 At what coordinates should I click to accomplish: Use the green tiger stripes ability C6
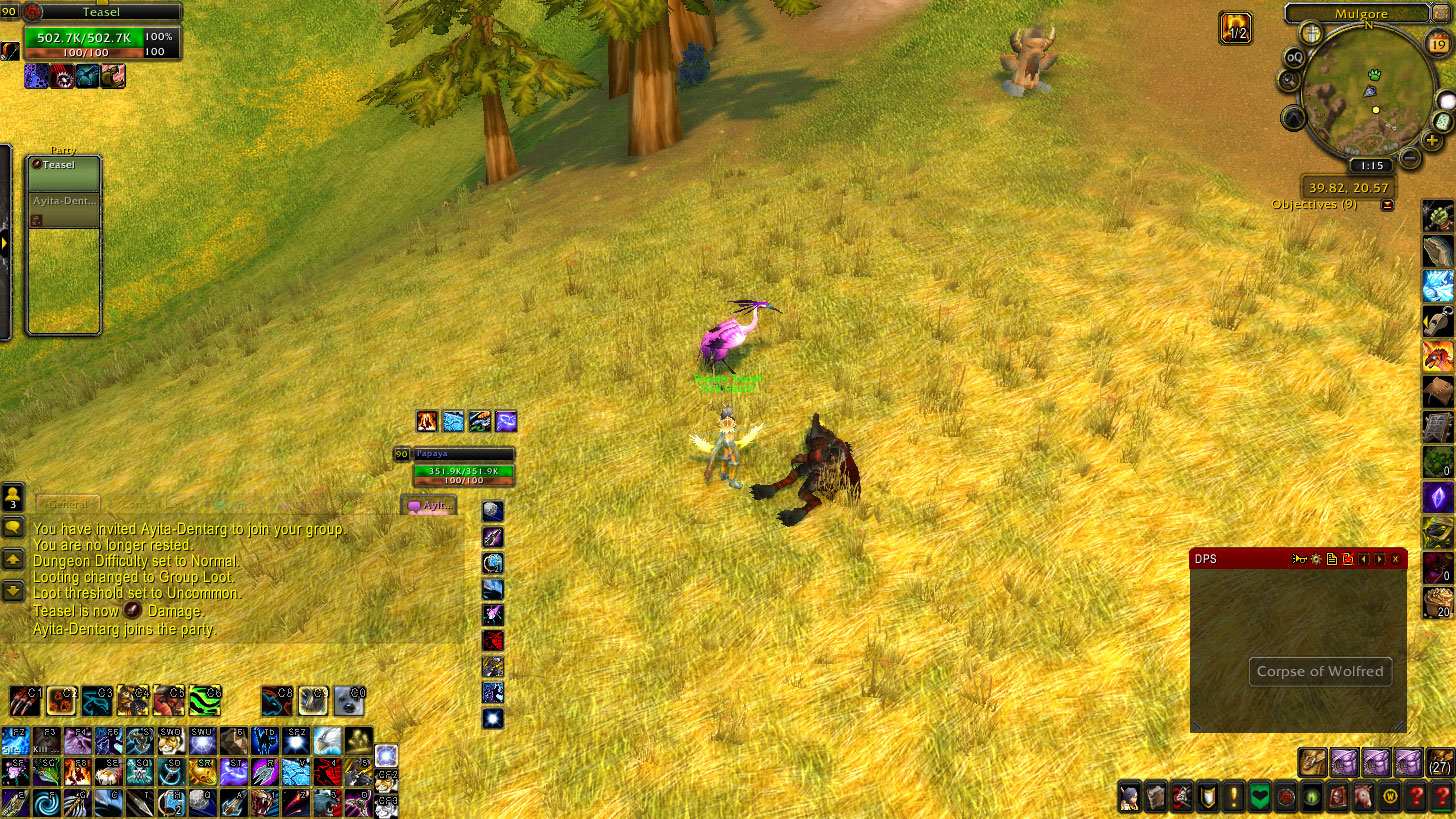pyautogui.click(x=205, y=701)
